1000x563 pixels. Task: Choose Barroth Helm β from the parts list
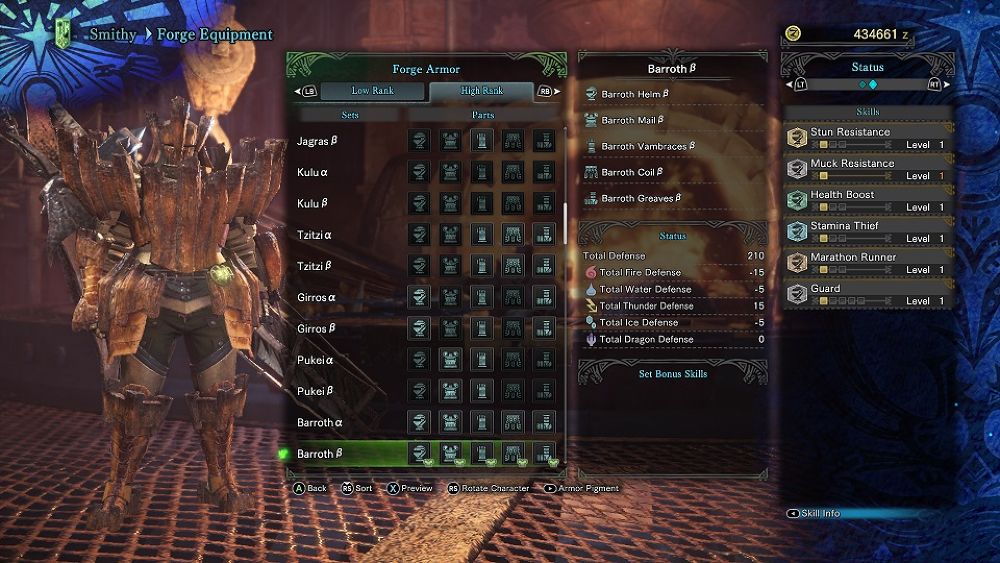(635, 94)
